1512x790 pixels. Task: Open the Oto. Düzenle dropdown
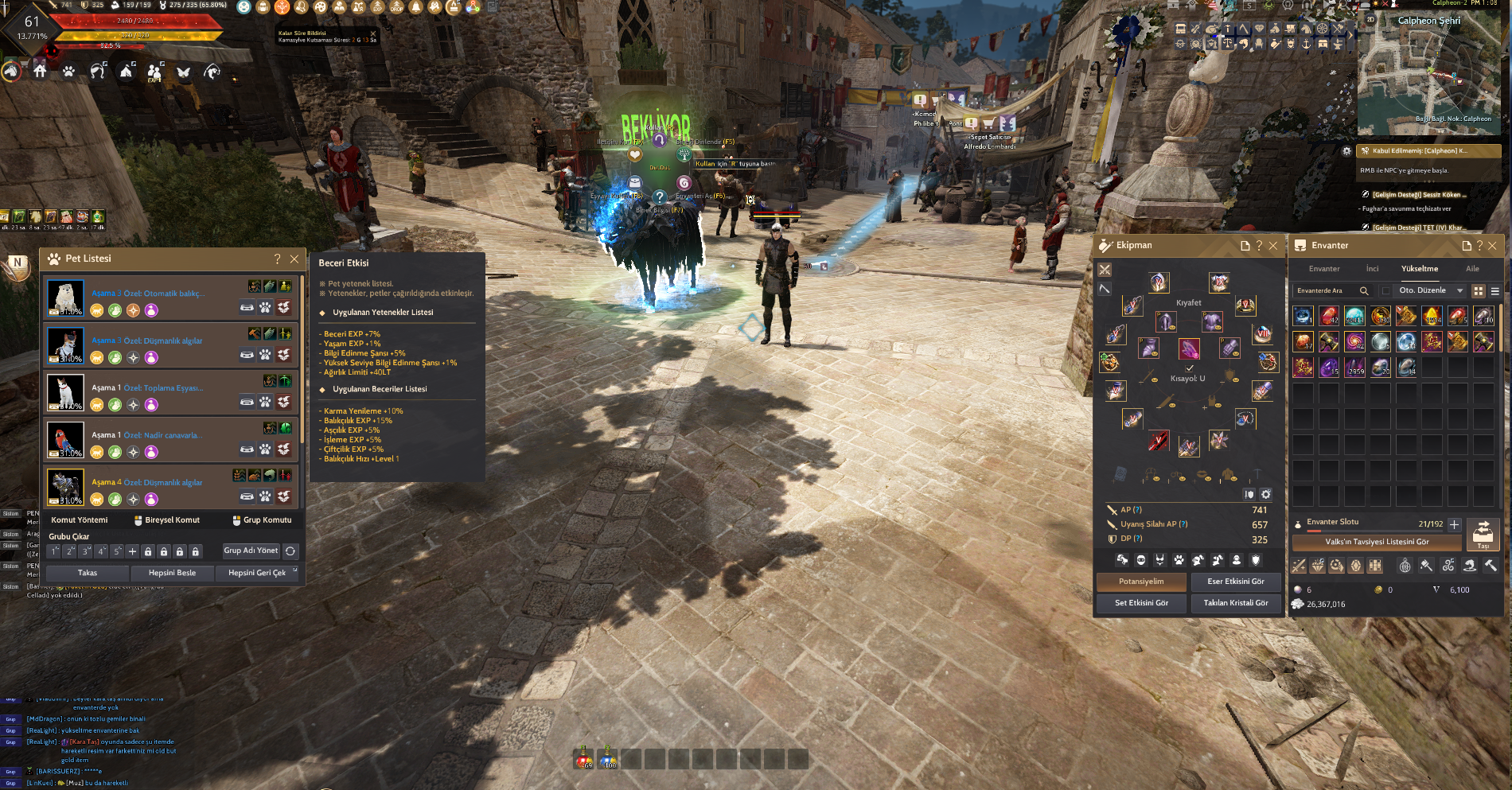(1459, 290)
